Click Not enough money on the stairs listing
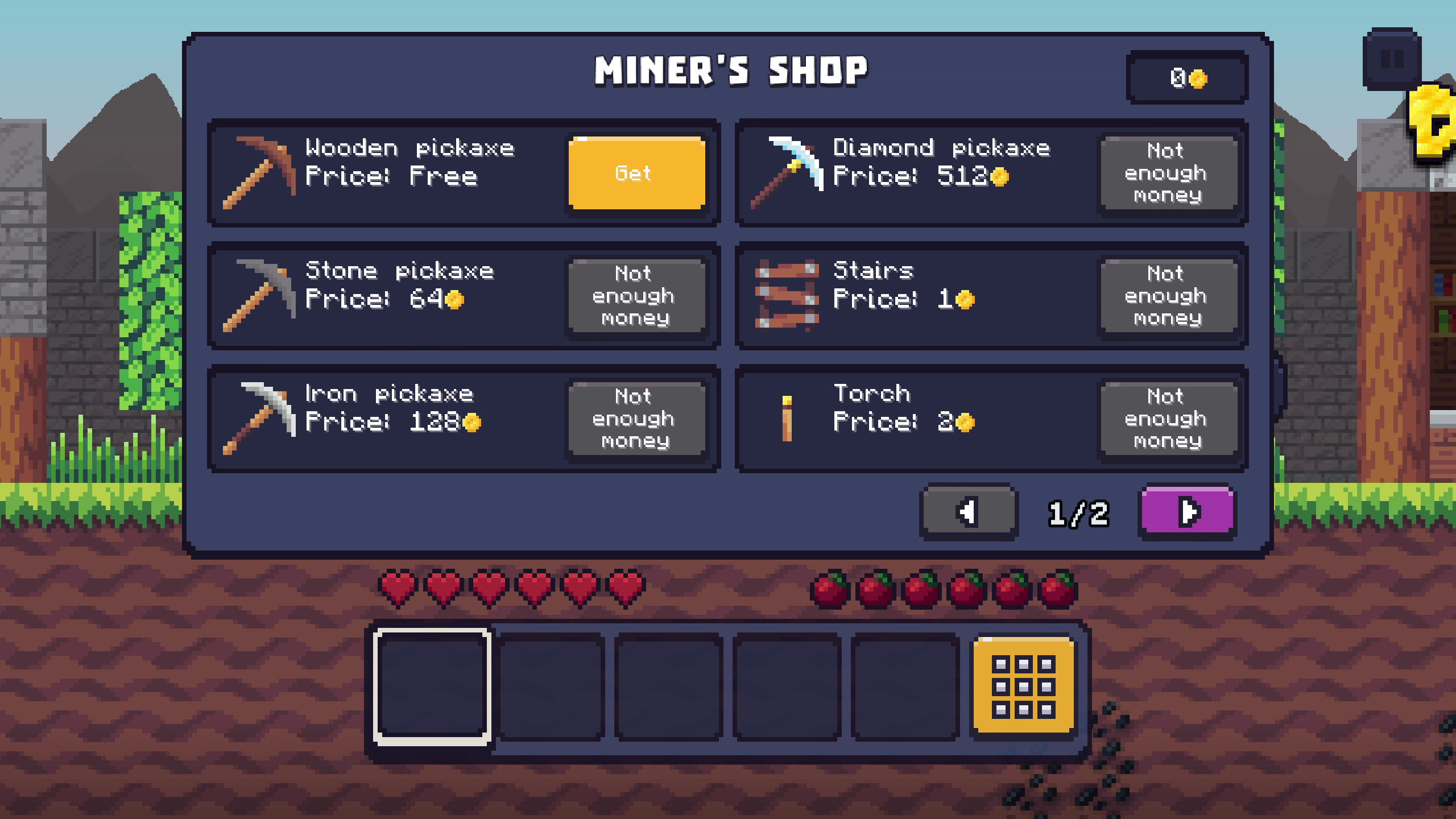This screenshot has width=1456, height=819. (x=1169, y=296)
